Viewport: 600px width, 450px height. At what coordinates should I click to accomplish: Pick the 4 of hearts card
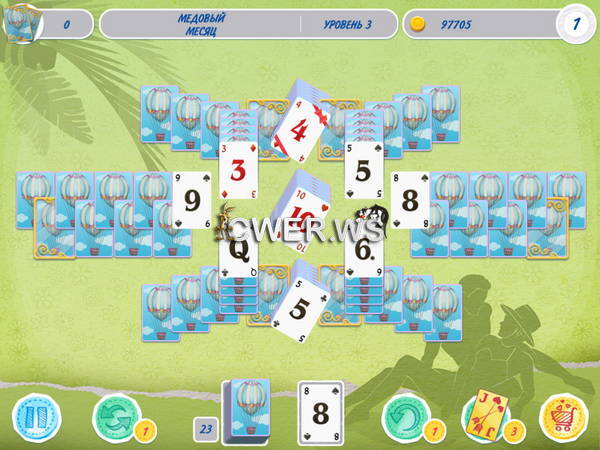297,130
